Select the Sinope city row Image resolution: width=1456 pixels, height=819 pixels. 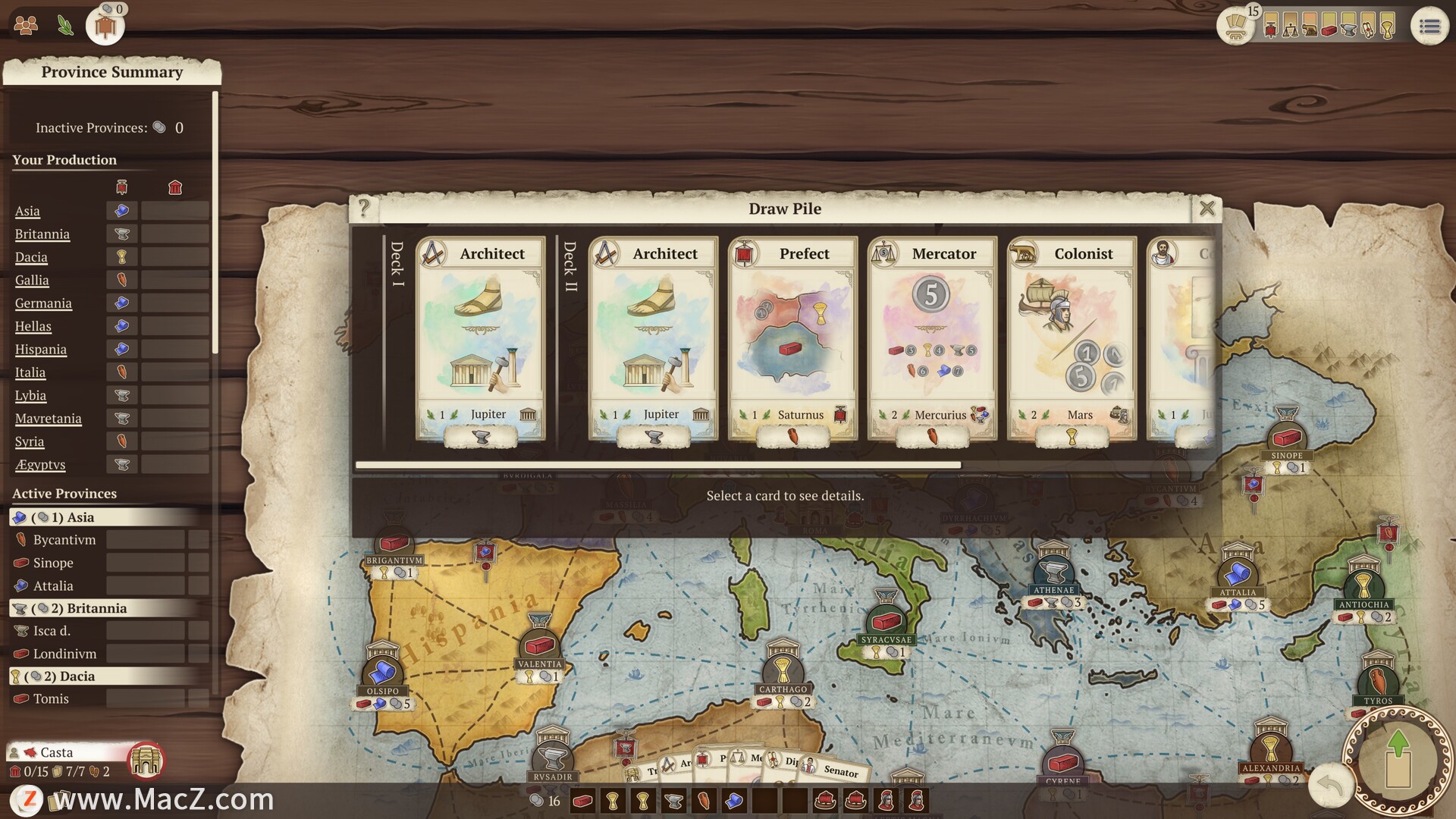53,563
